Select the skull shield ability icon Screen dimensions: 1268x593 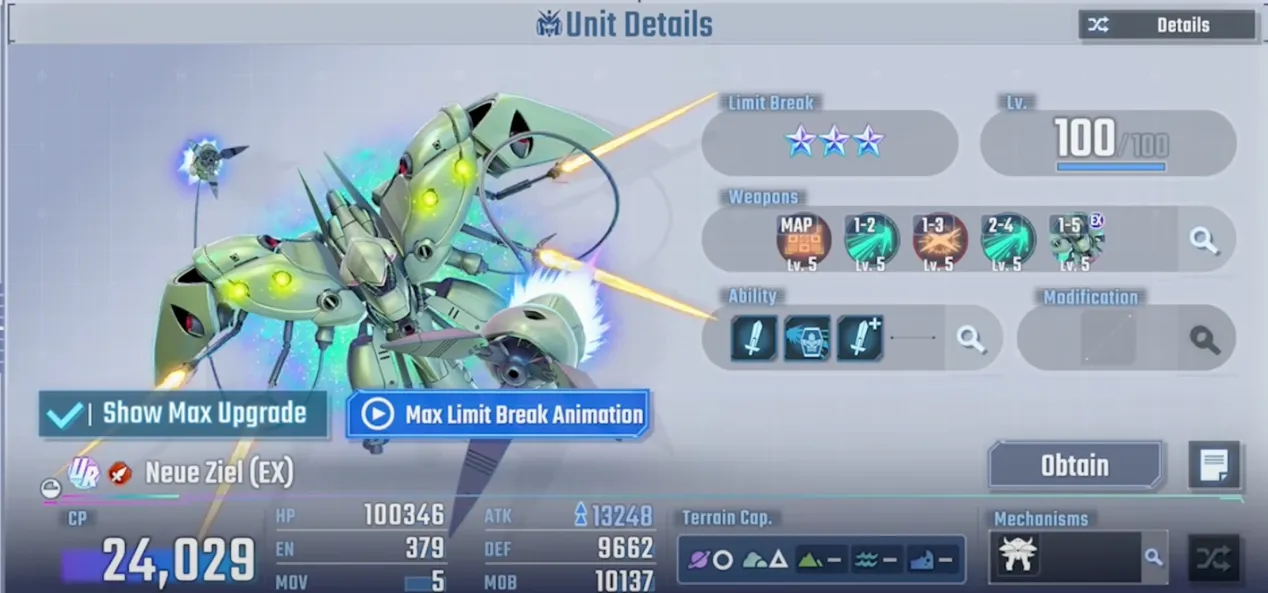point(806,338)
